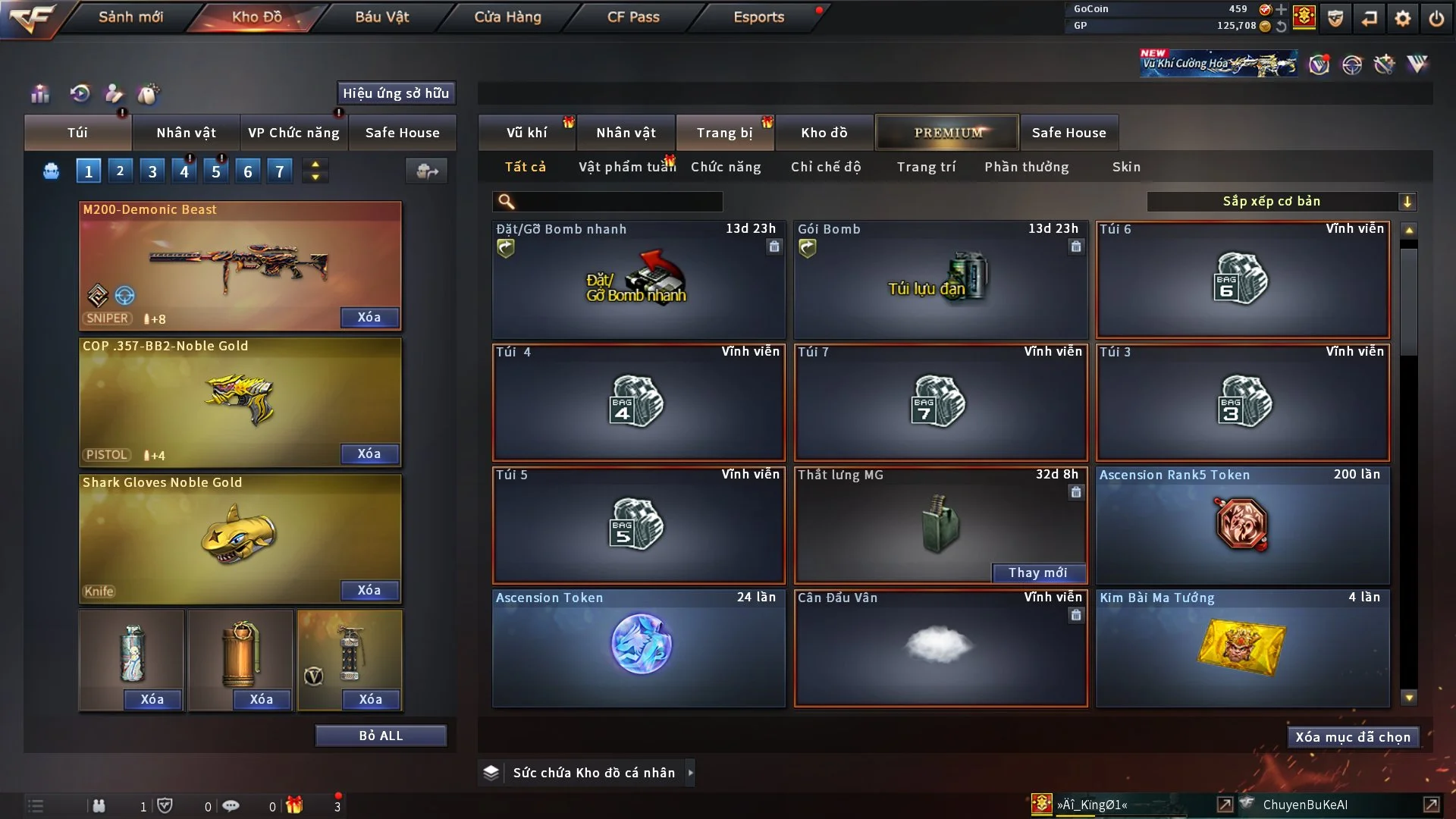Screen dimensions: 1456x819
Task: Pick the Kim Bài Ma Tướng item
Action: coord(1242,648)
